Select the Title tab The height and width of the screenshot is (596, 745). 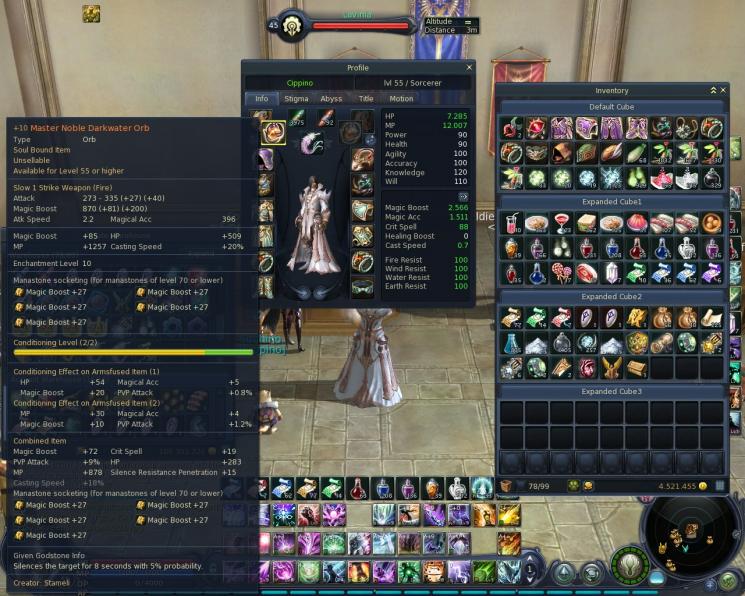[366, 99]
